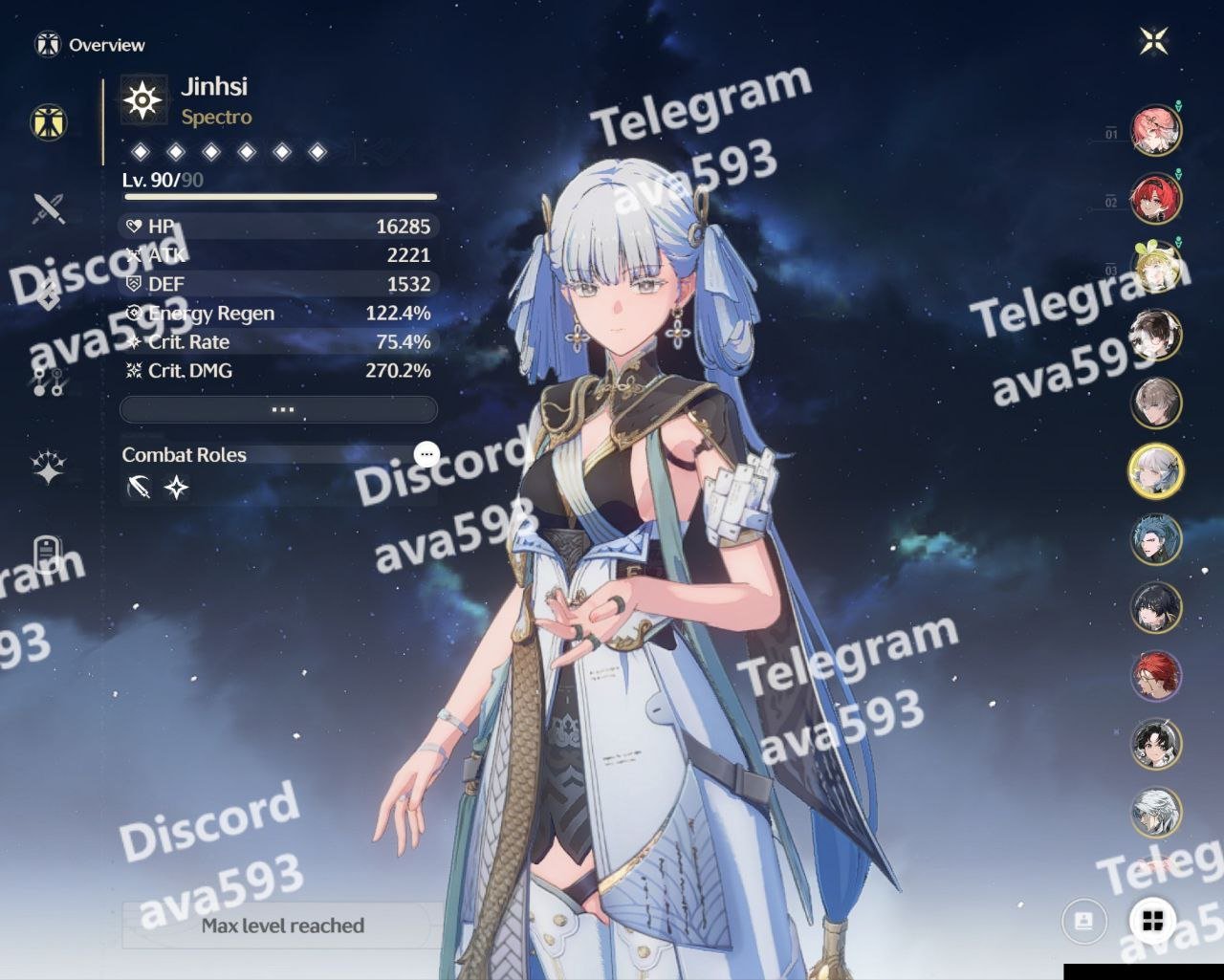Select the four-point star combat role icon
The image size is (1224, 980).
(177, 489)
